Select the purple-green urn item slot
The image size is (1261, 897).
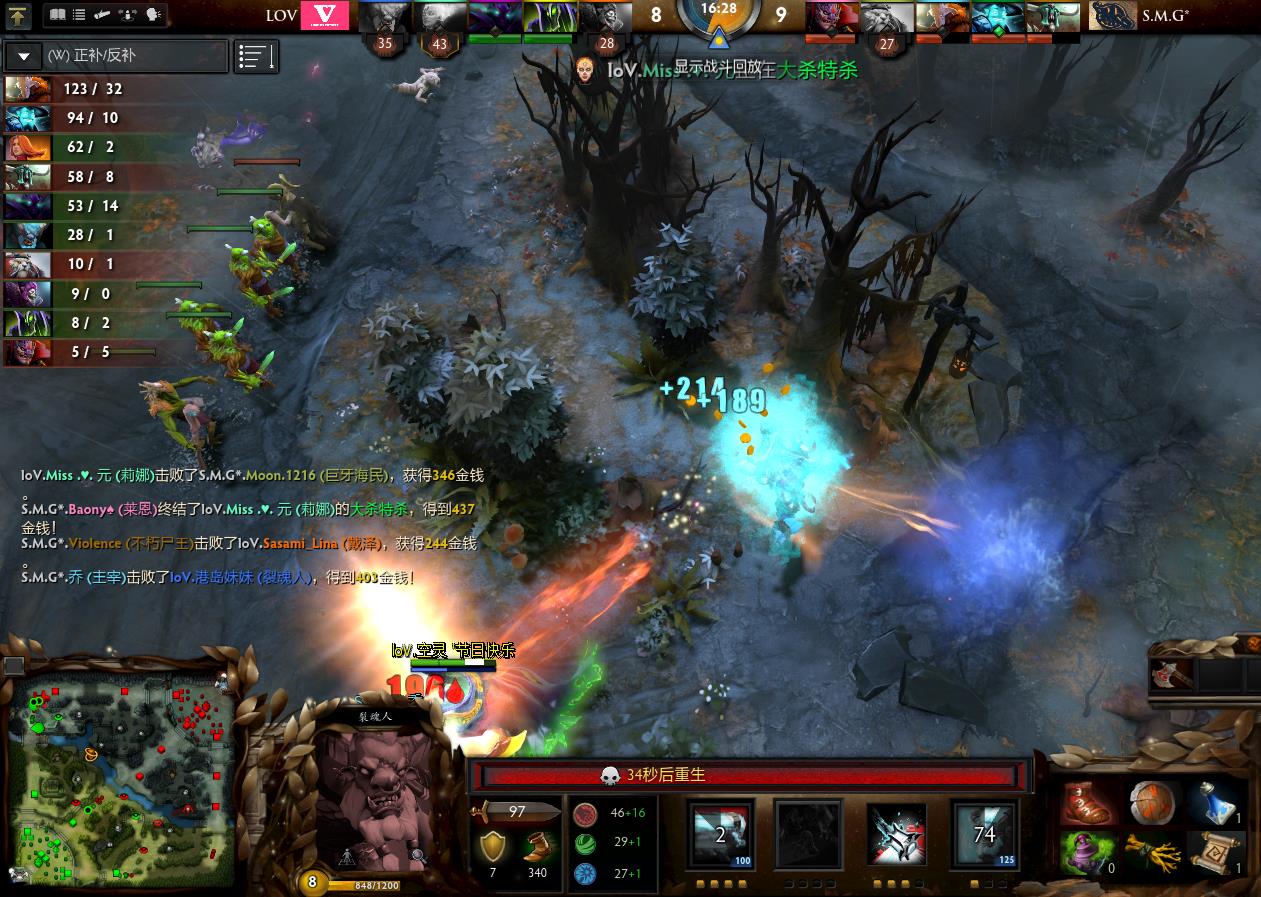1088,853
